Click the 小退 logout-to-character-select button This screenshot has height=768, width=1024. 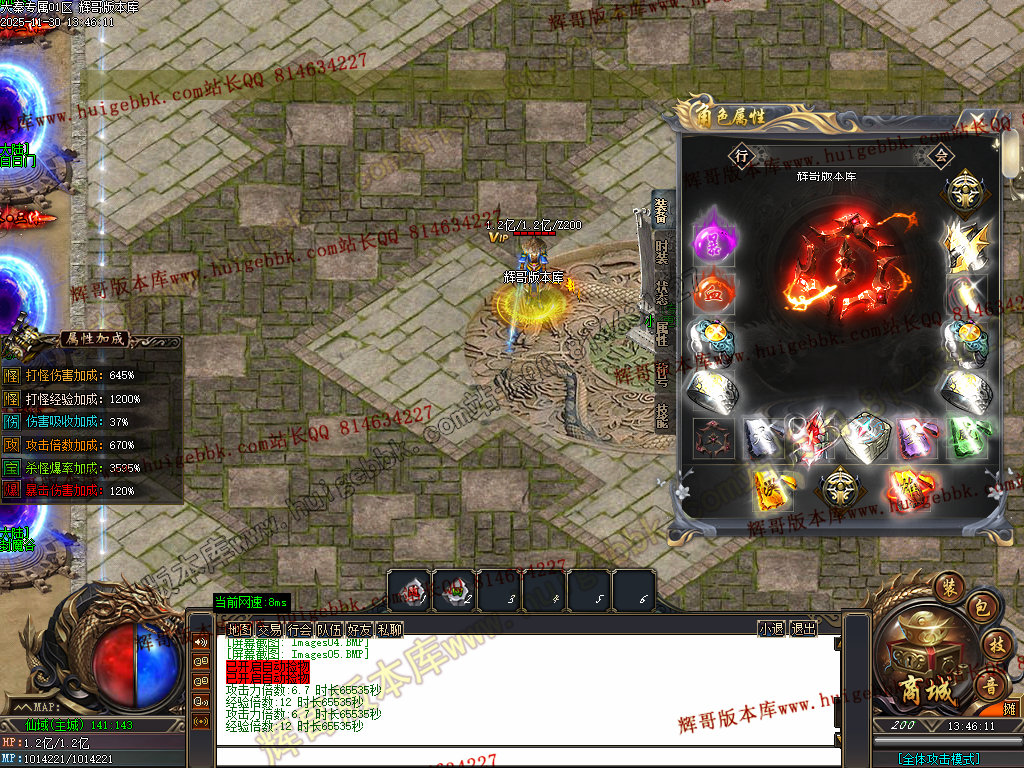click(771, 629)
